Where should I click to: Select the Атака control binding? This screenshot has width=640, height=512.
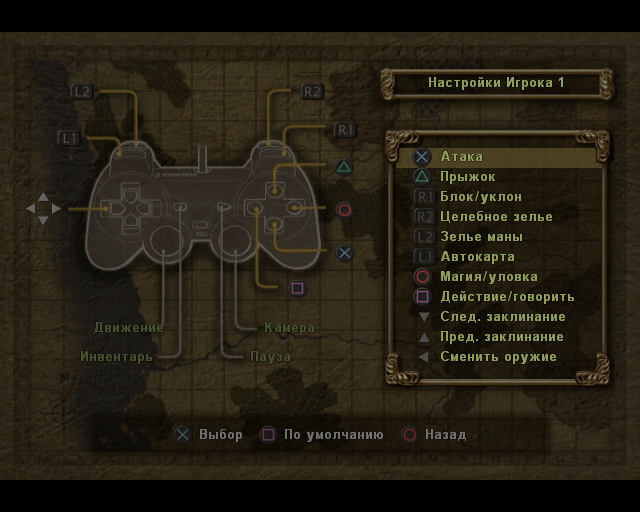click(x=462, y=157)
